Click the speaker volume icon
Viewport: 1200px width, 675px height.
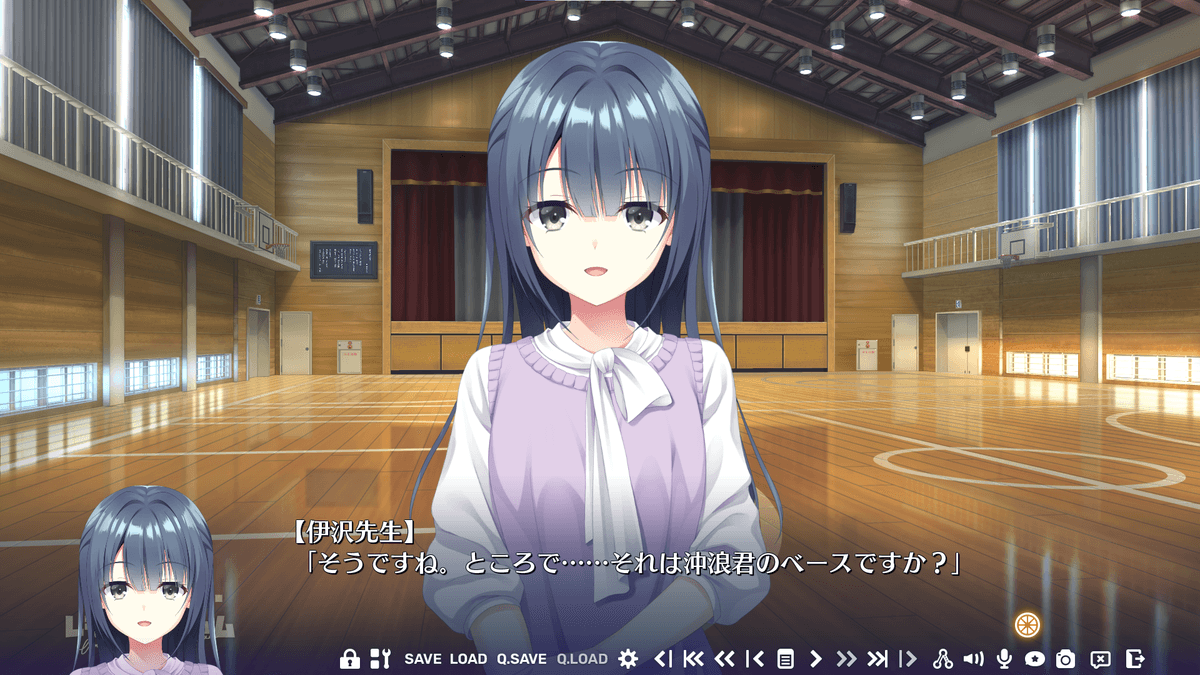pyautogui.click(x=973, y=659)
